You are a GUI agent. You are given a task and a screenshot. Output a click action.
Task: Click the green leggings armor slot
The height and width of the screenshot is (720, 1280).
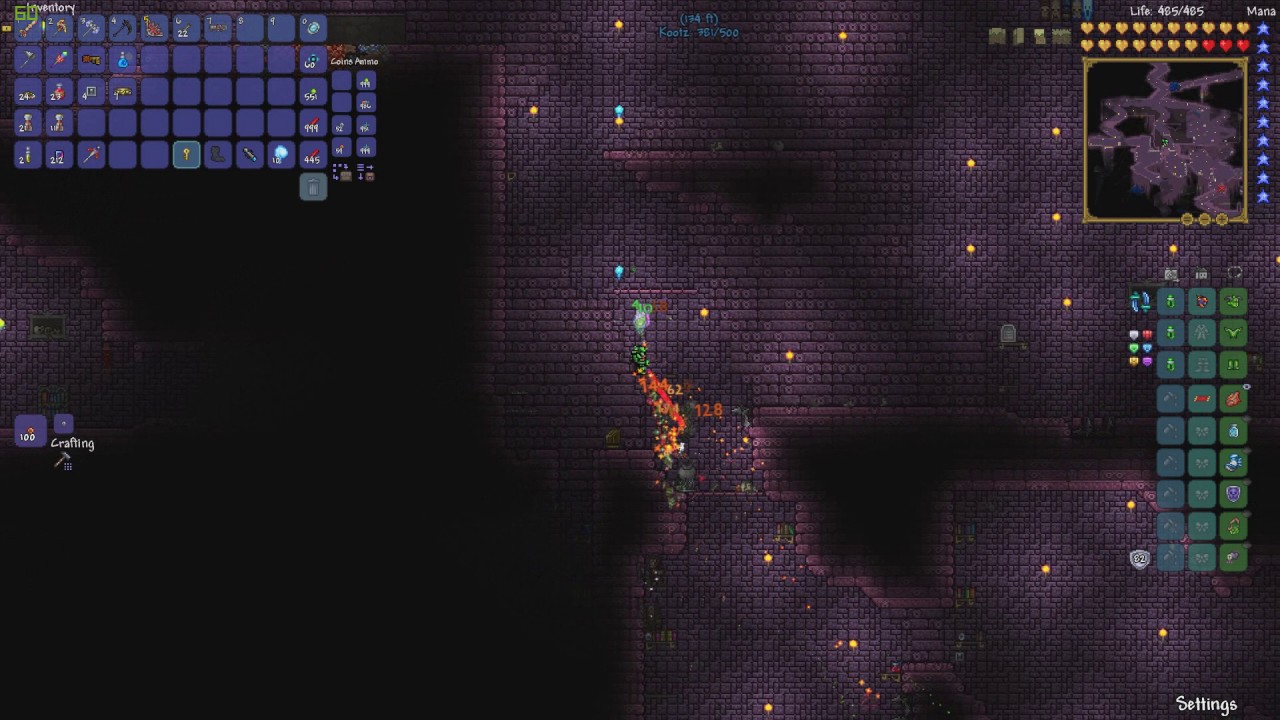[x=1233, y=365]
